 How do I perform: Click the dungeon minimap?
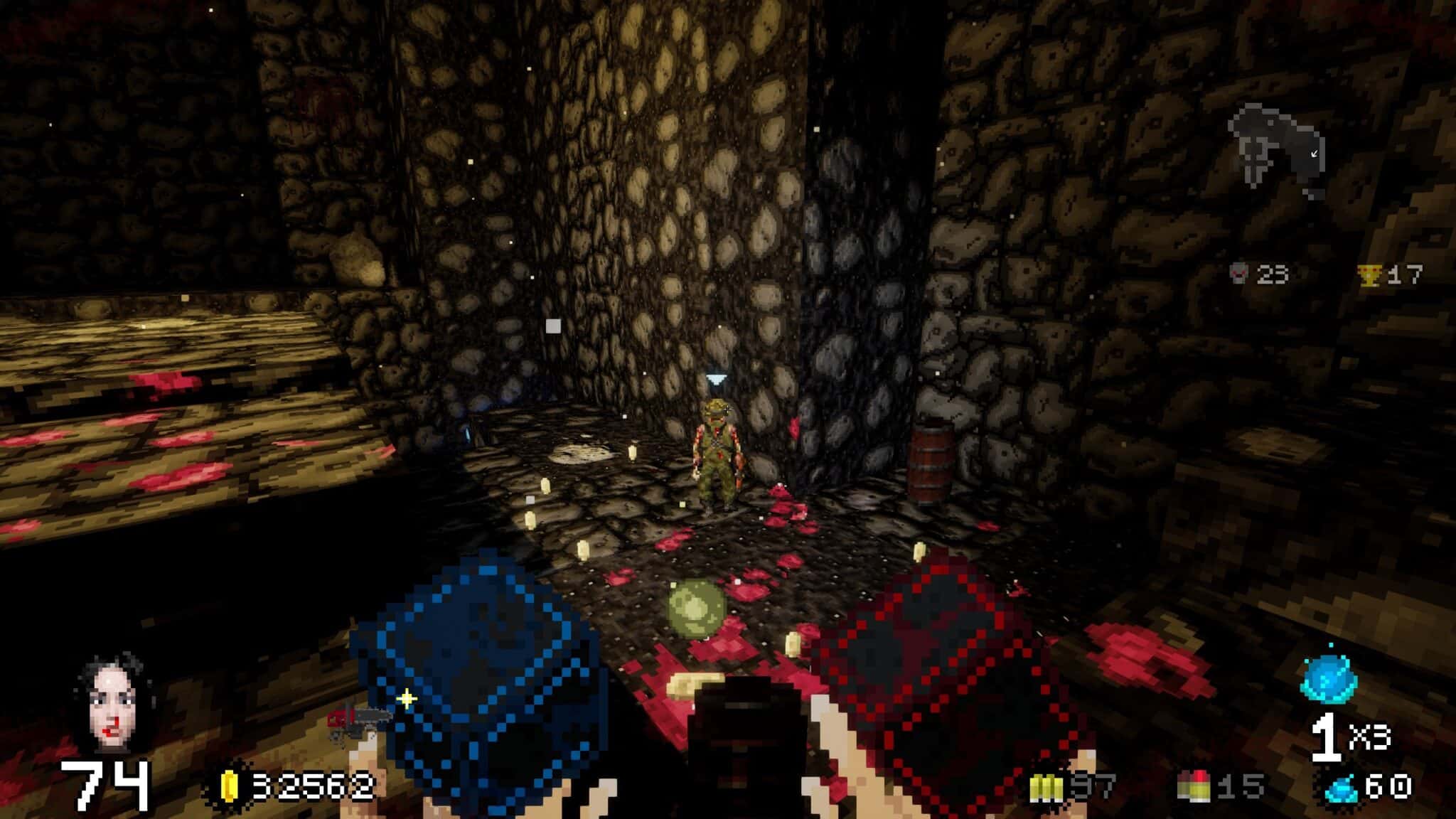1277,151
